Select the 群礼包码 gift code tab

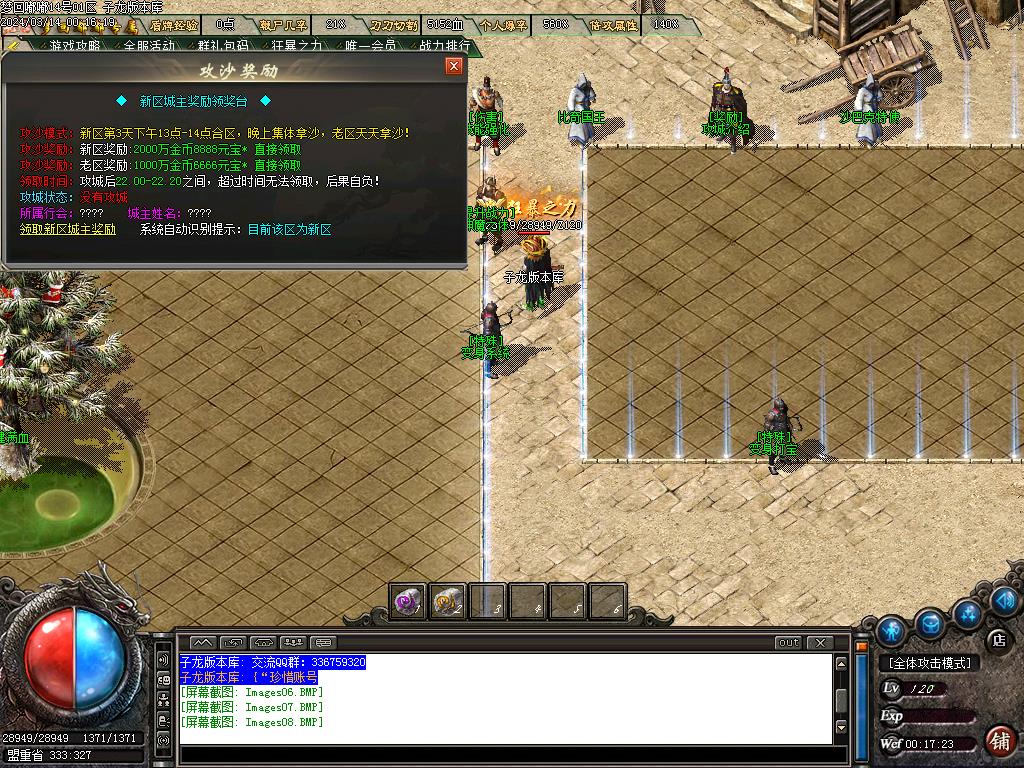[x=222, y=45]
